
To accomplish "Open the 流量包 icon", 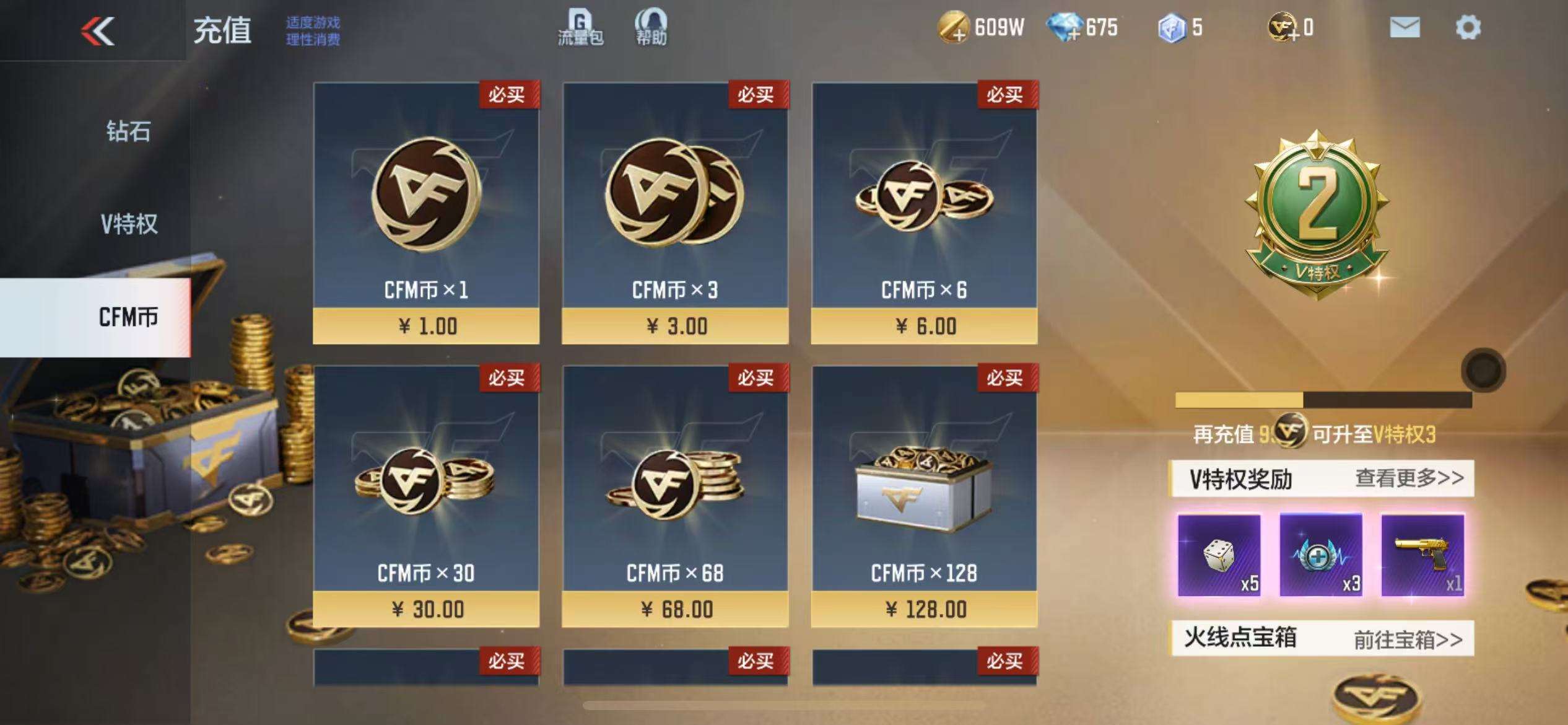I will coord(580,28).
